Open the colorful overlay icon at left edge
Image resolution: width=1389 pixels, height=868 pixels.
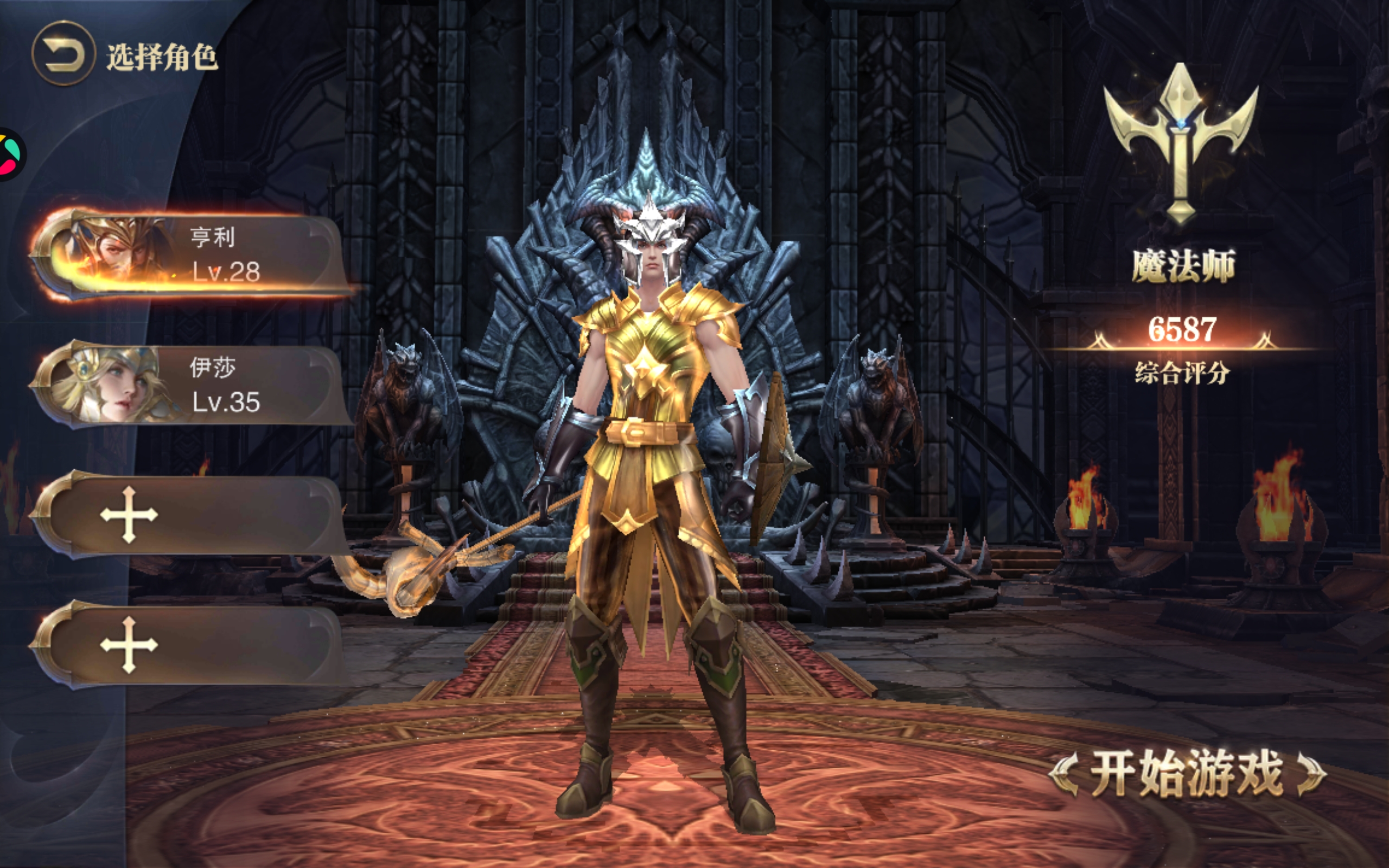coord(10,154)
